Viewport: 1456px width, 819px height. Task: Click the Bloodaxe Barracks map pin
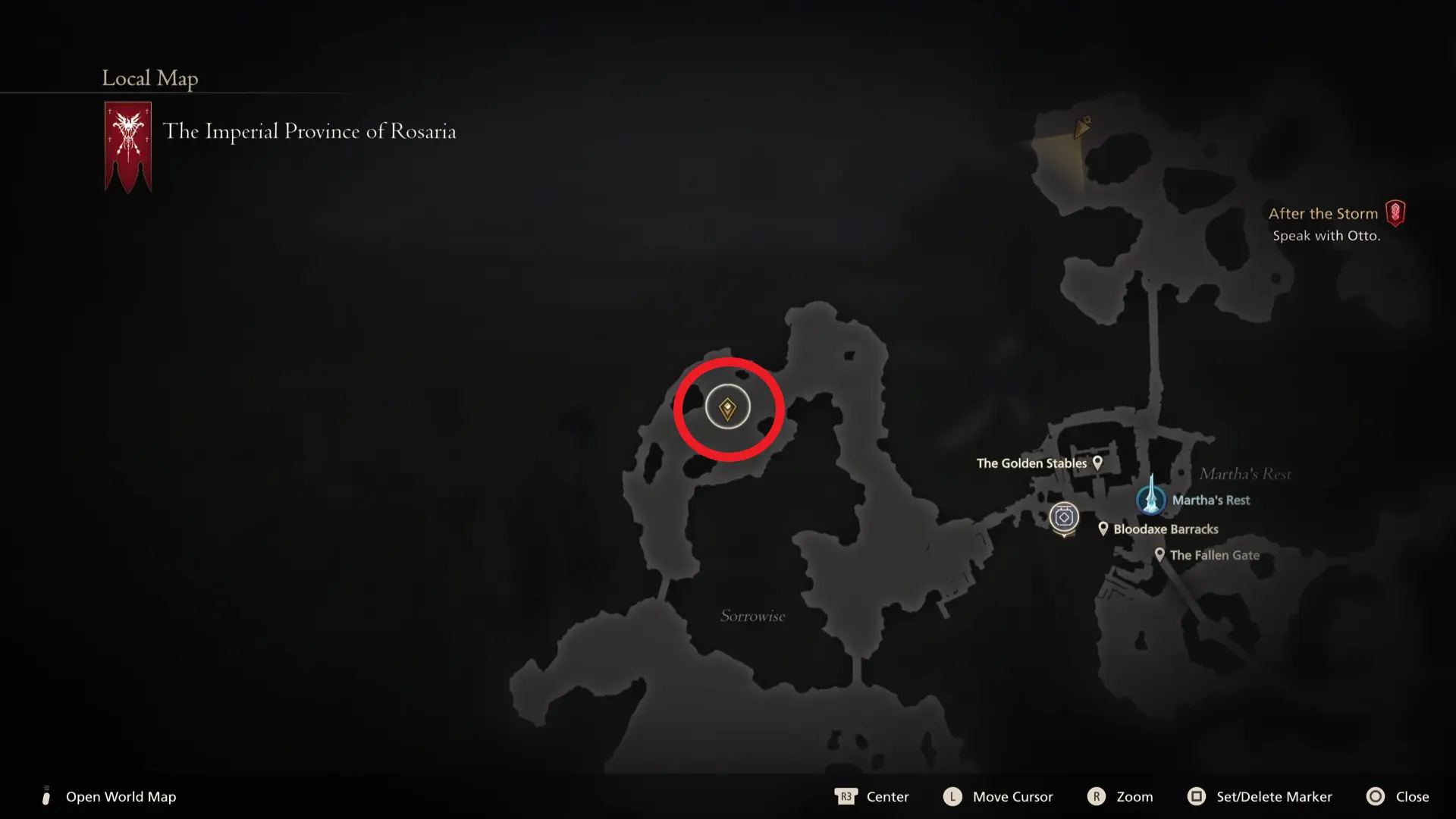(x=1103, y=529)
